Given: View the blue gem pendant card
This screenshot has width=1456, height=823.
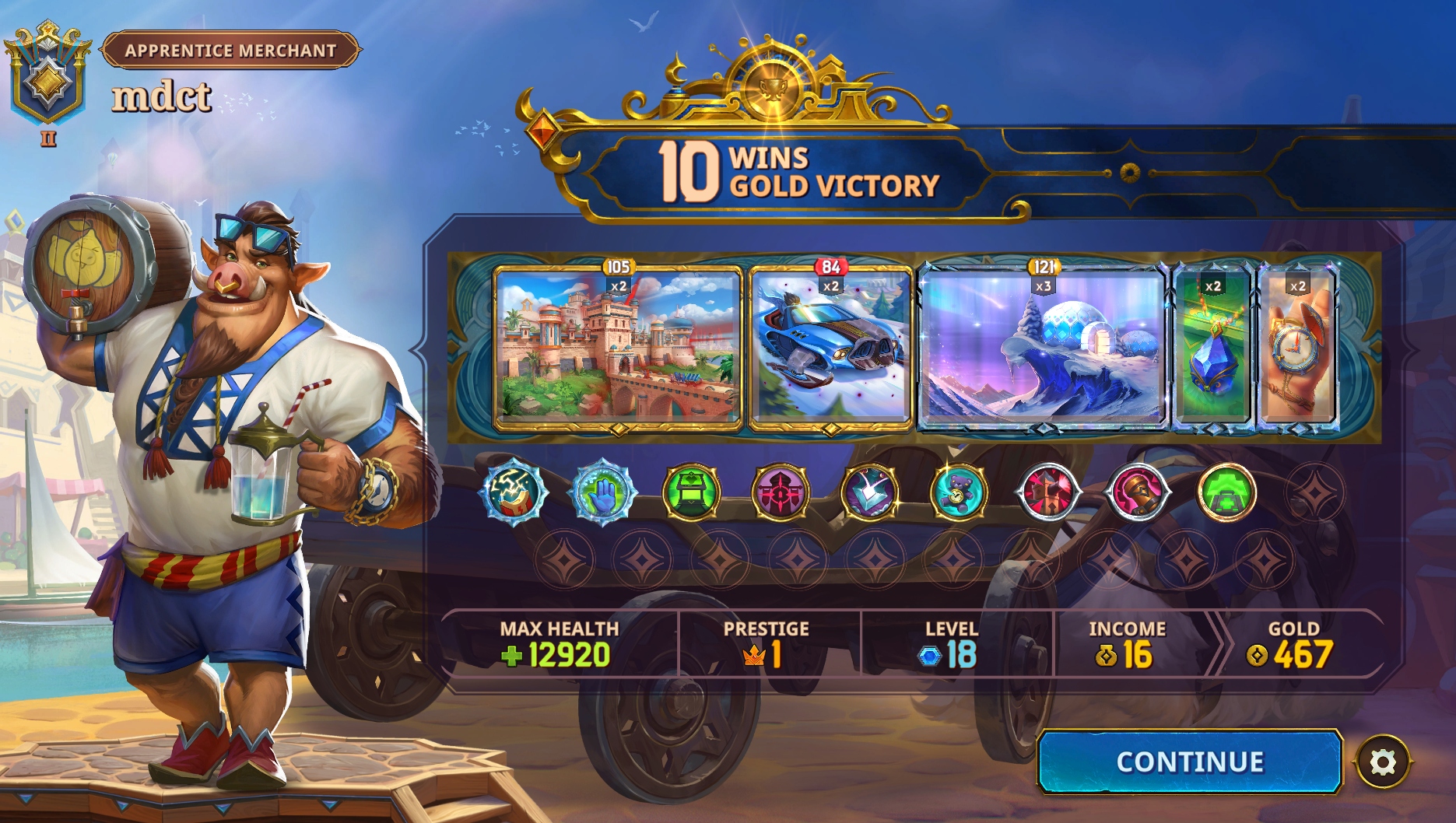Looking at the screenshot, I should tap(1212, 348).
